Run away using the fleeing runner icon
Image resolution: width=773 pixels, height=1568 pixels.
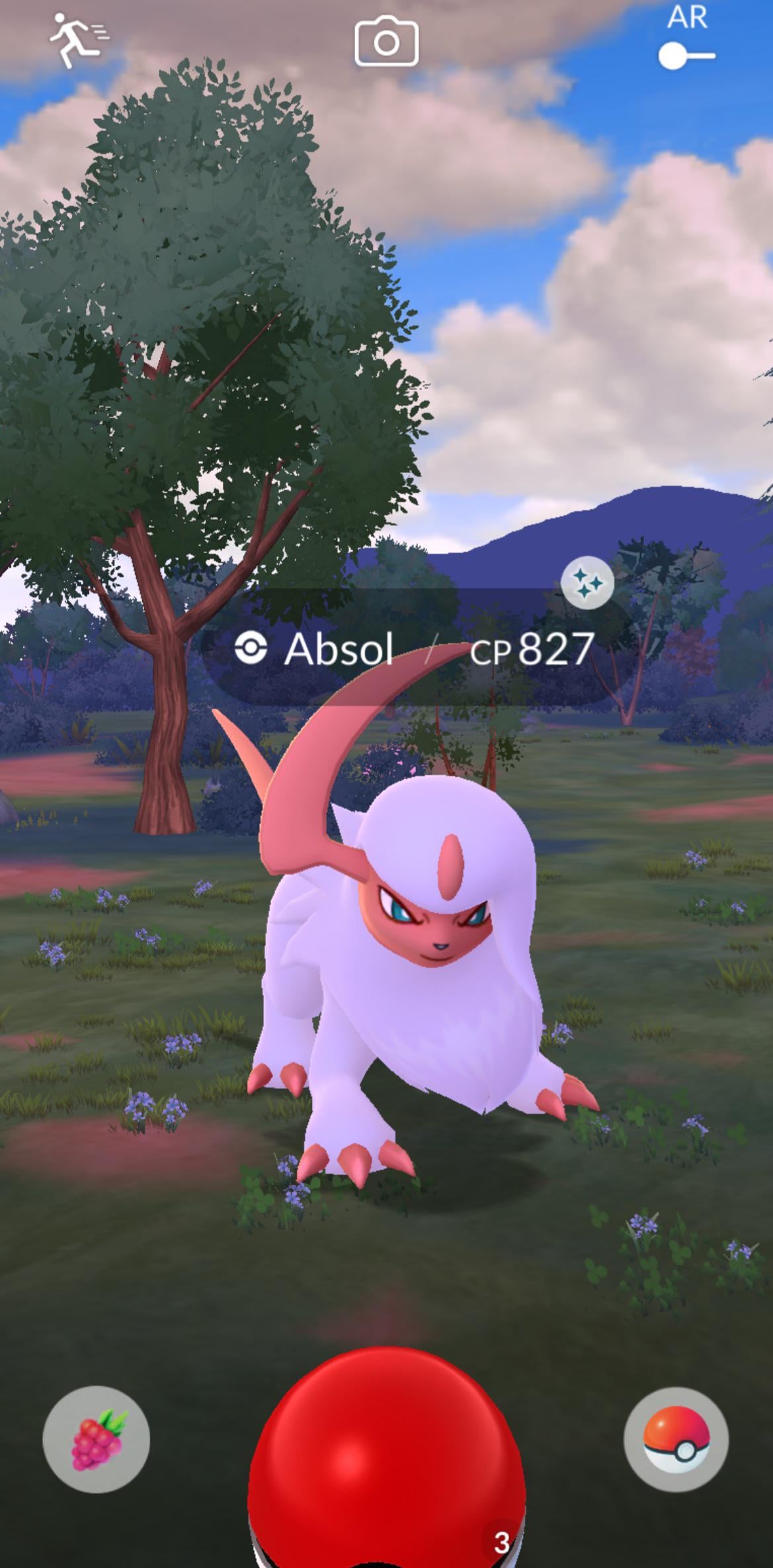coord(78,40)
